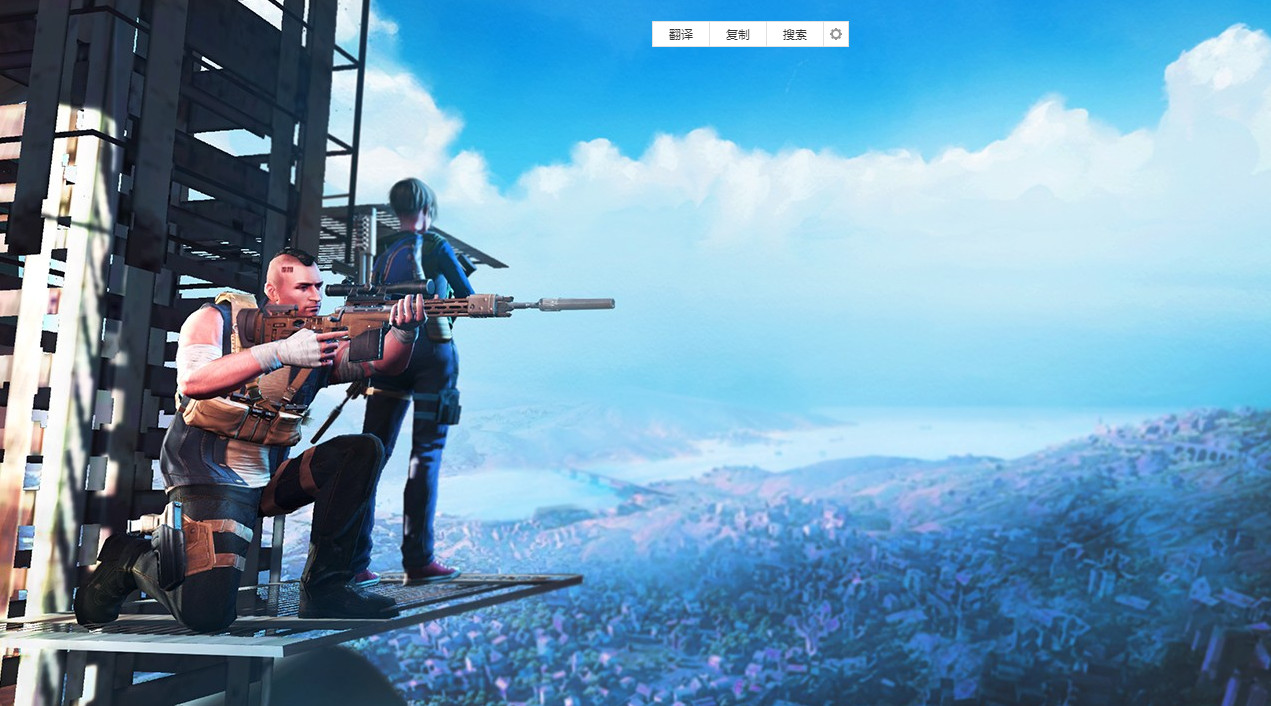Image resolution: width=1271 pixels, height=706 pixels.
Task: Click the 翻译 (Translate) button
Action: point(681,34)
